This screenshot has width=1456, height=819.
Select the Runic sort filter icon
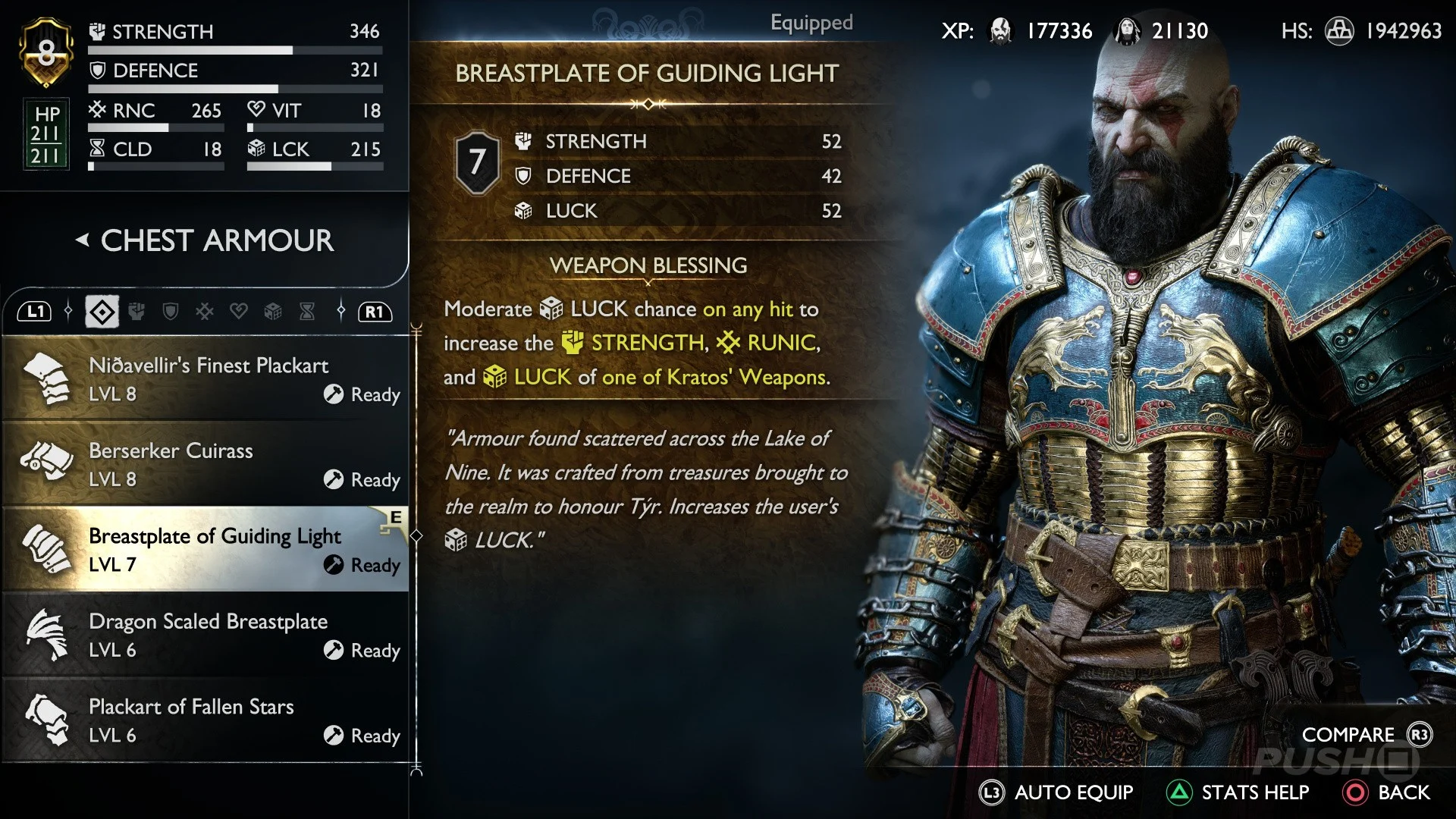[x=203, y=311]
